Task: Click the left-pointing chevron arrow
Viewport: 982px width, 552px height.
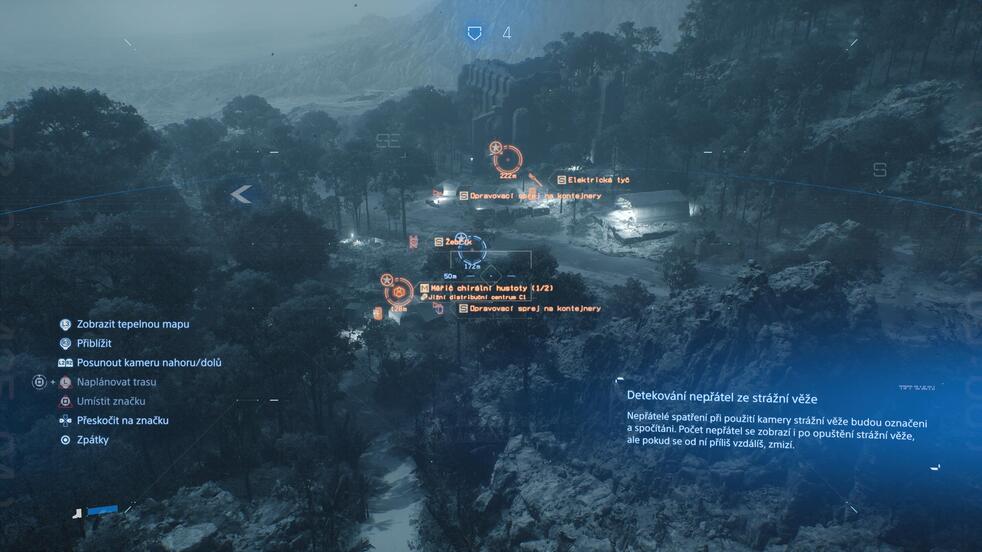Action: (240, 194)
